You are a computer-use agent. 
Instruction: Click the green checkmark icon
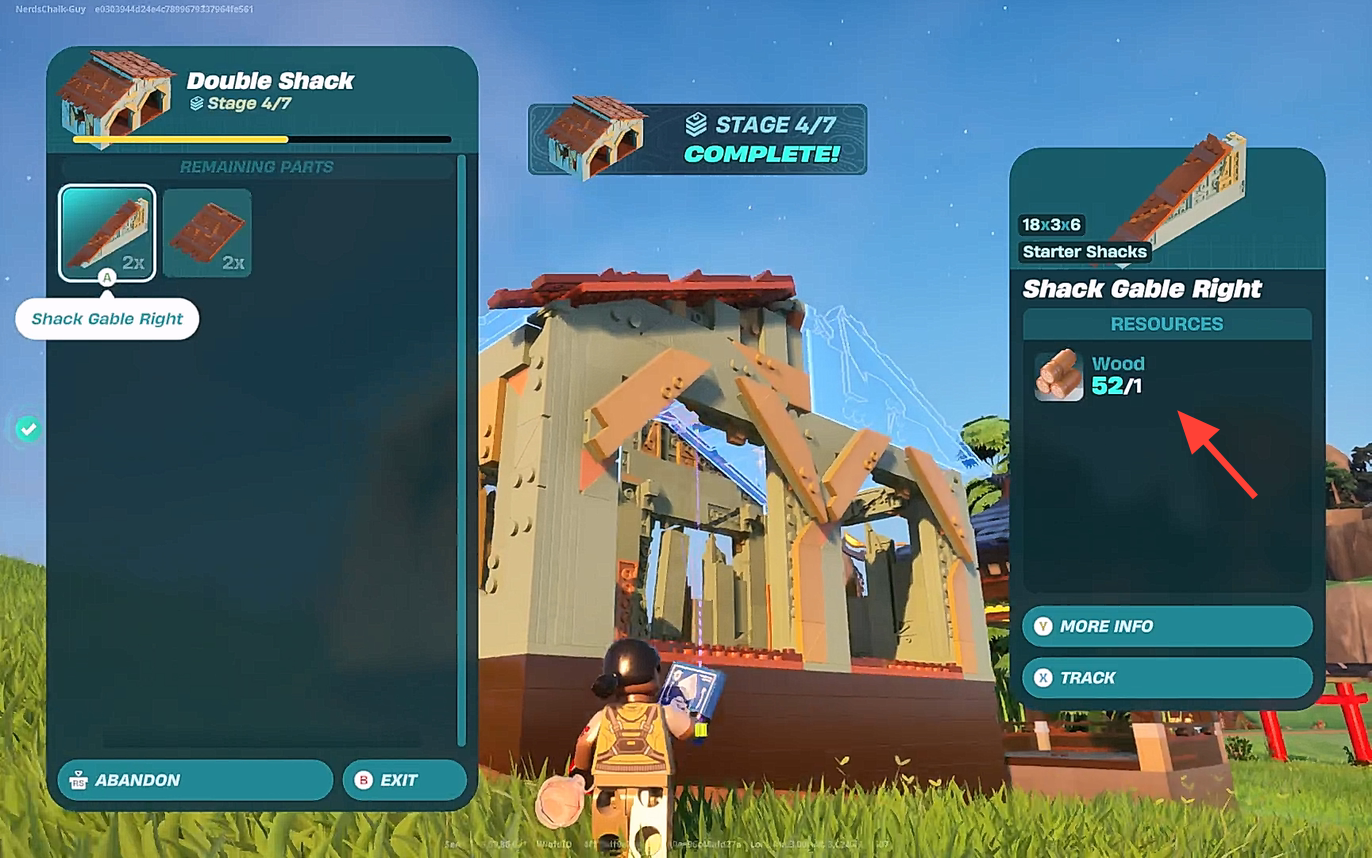28,429
